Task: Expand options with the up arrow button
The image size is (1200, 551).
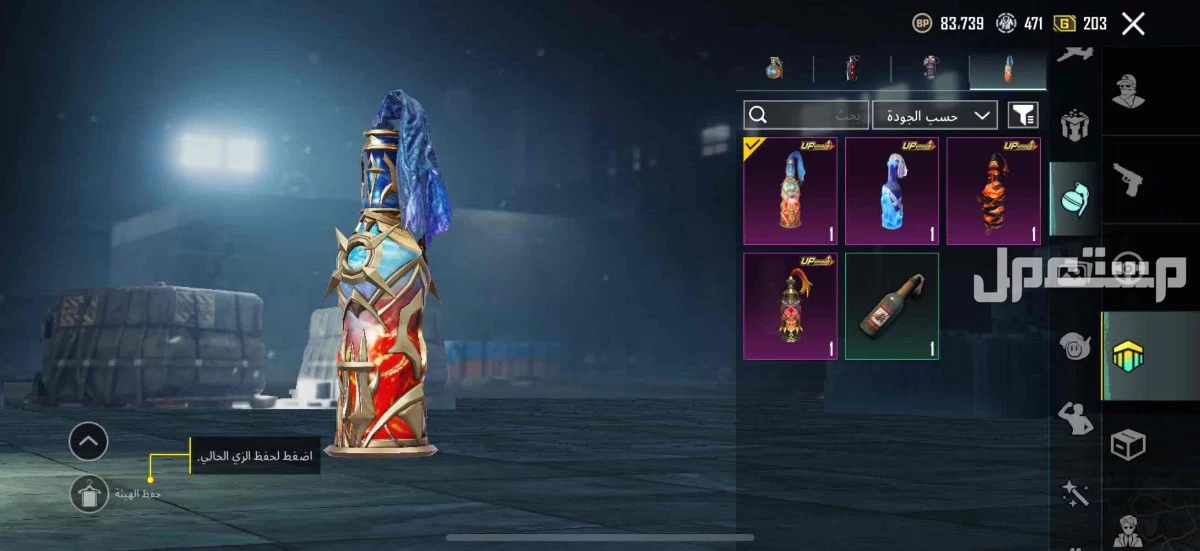Action: click(89, 441)
